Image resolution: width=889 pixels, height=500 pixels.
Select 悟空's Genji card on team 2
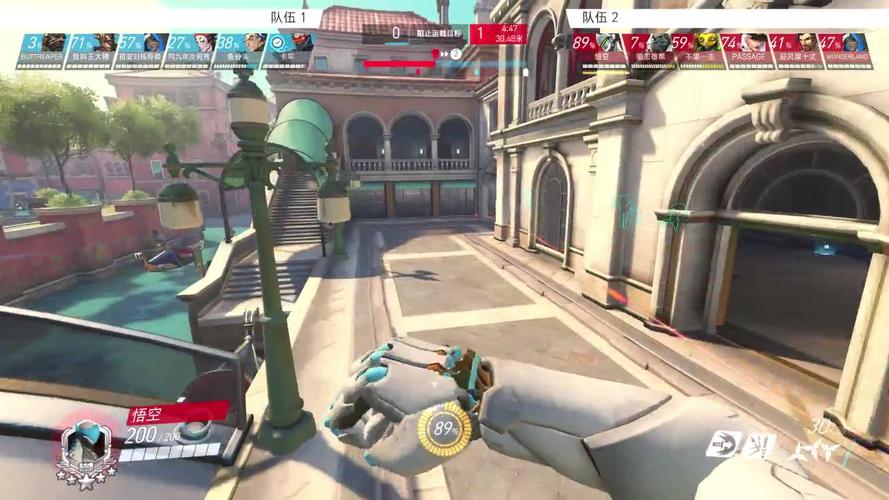[597, 49]
